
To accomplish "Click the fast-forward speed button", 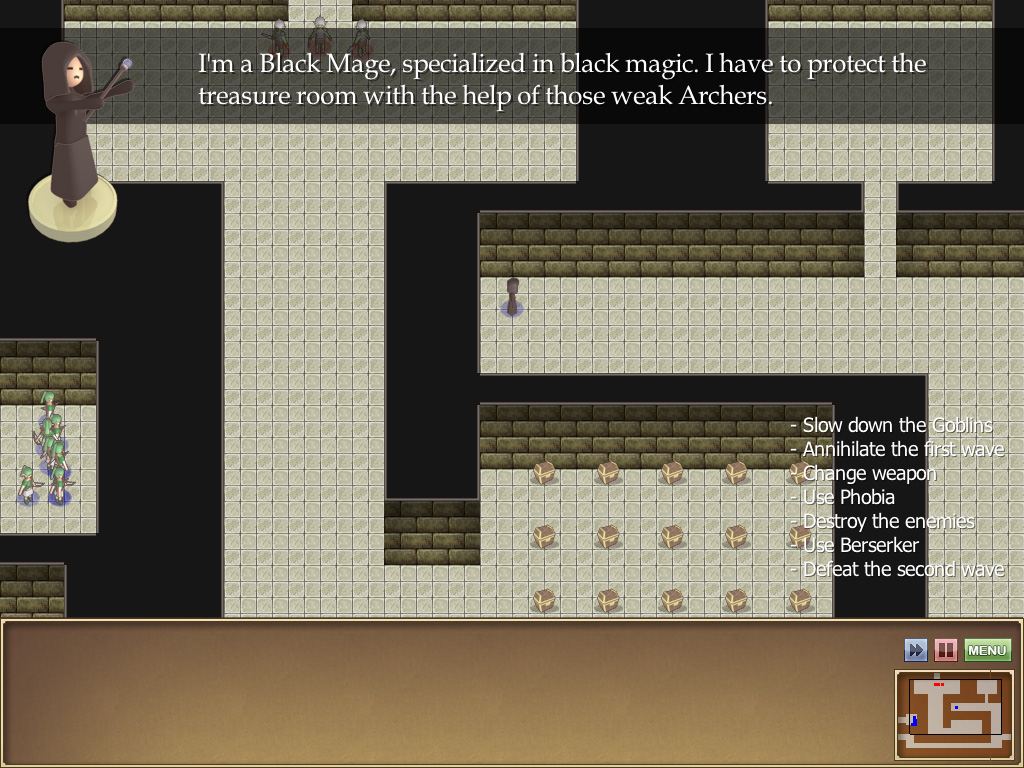I will pyautogui.click(x=915, y=651).
